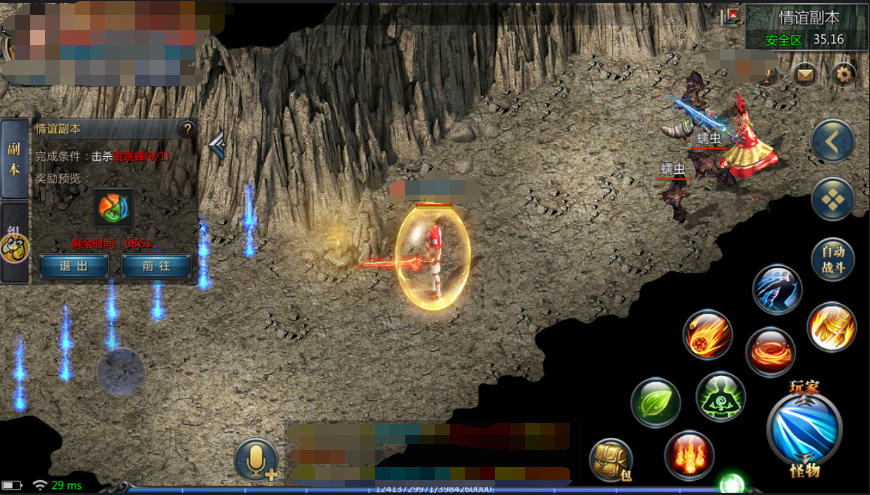Use the green leaf skill
This screenshot has height=495, width=870.
pyautogui.click(x=656, y=403)
